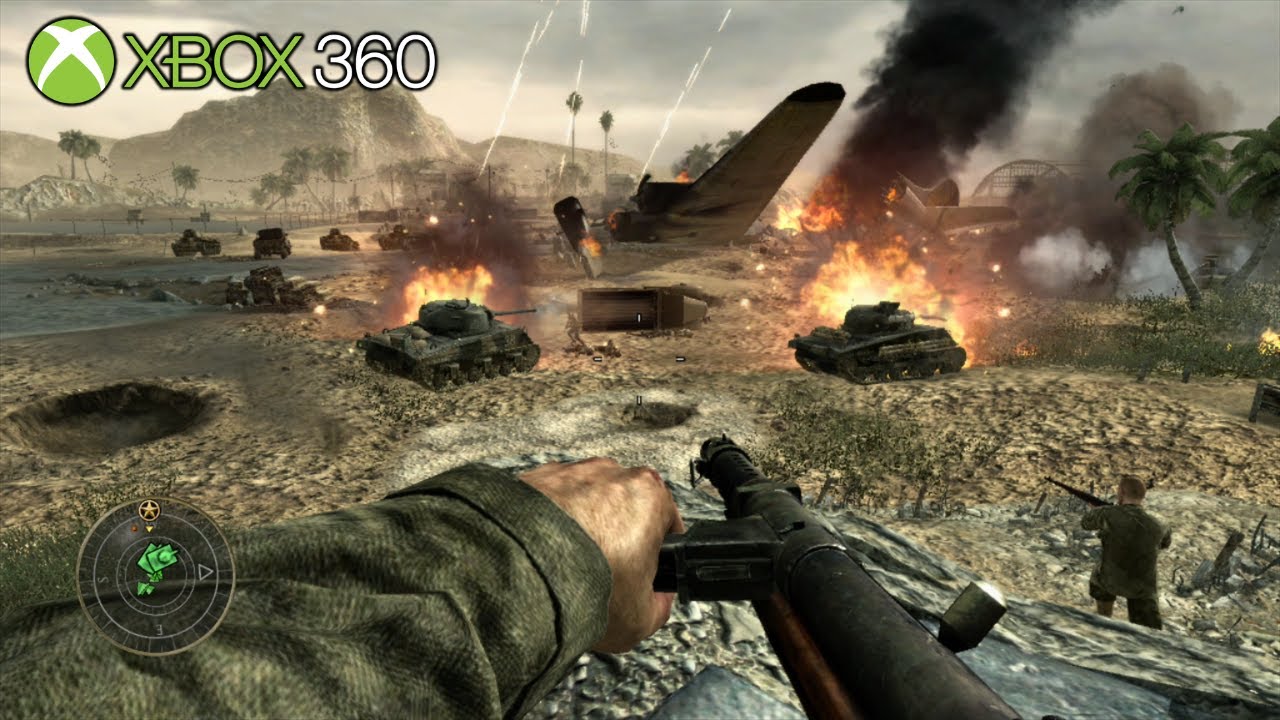
Task: Select the gold star objective marker on the compass
Action: pyautogui.click(x=148, y=508)
